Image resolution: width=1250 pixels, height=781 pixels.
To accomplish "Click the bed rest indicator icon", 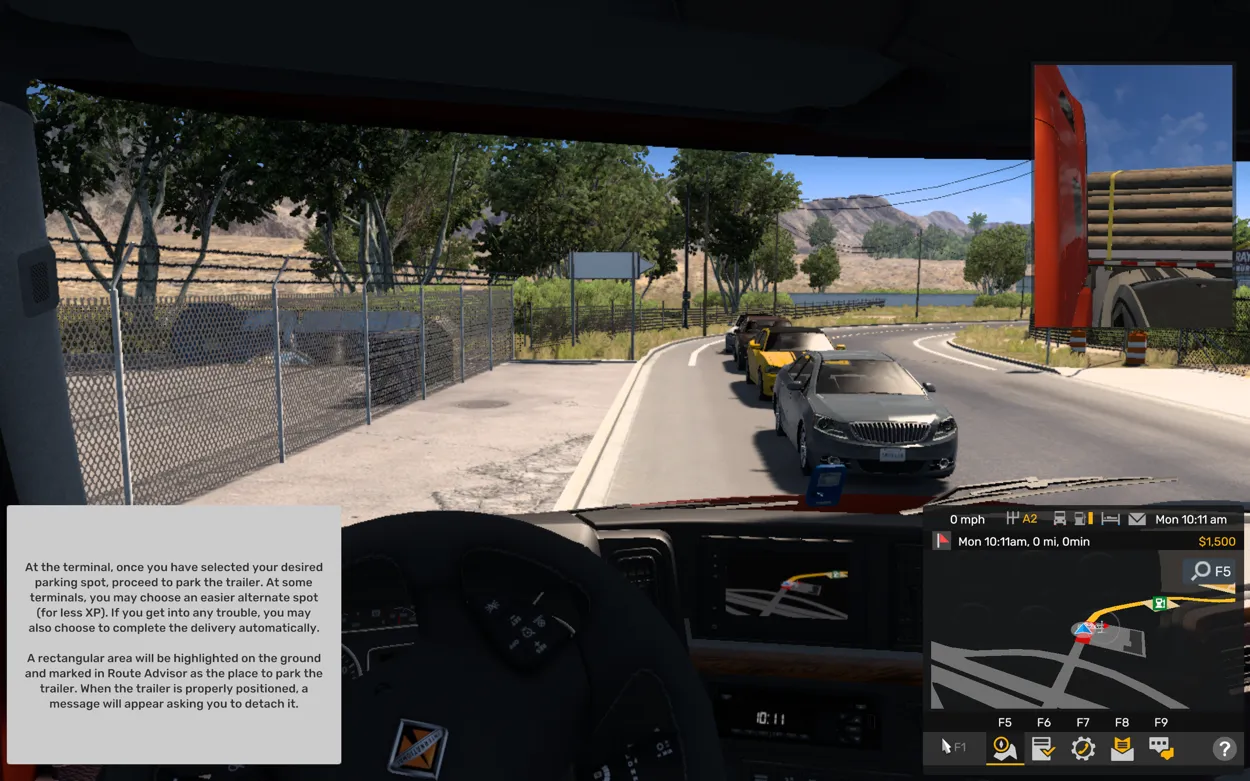I will click(x=1110, y=519).
